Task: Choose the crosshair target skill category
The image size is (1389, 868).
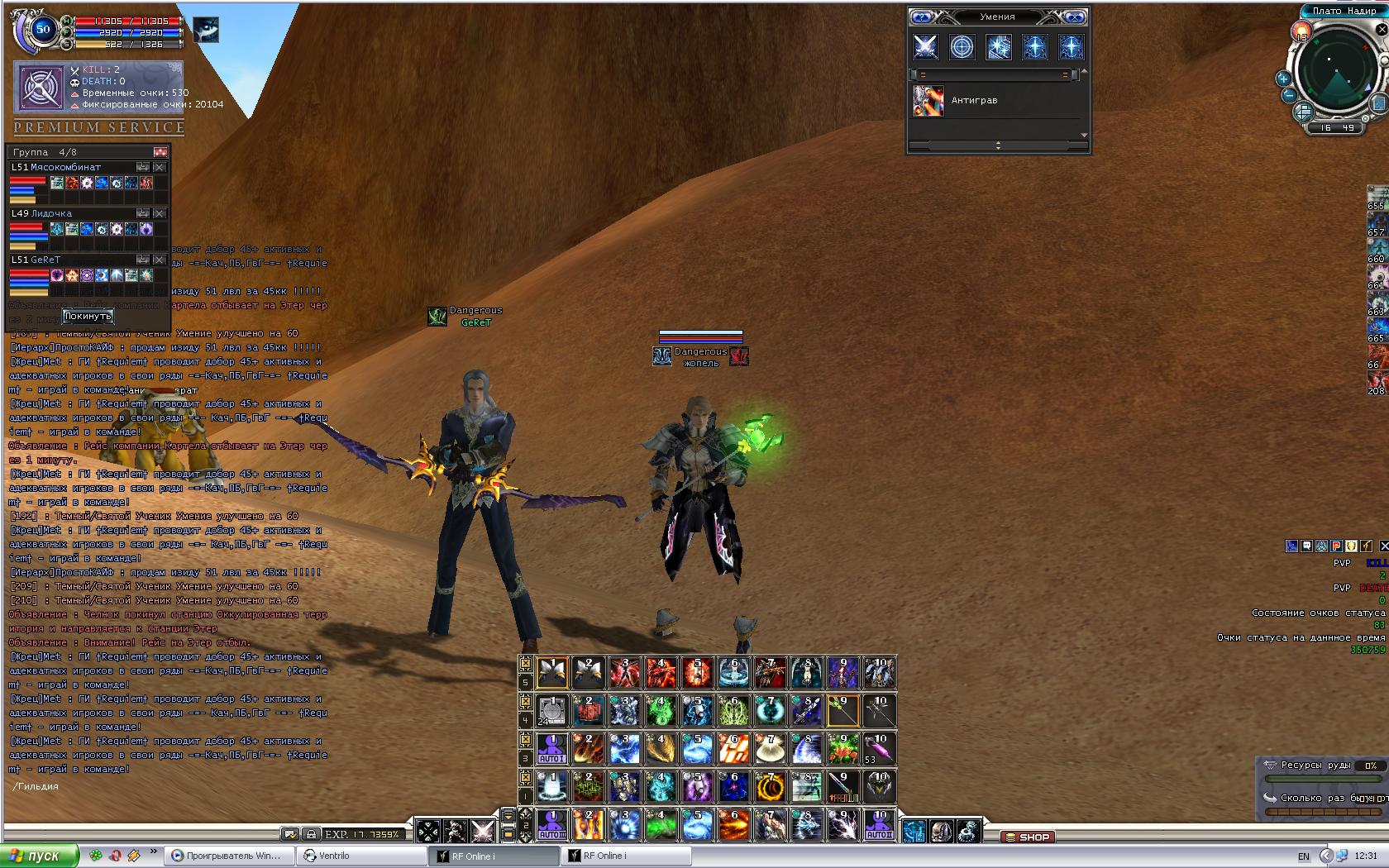Action: 962,47
